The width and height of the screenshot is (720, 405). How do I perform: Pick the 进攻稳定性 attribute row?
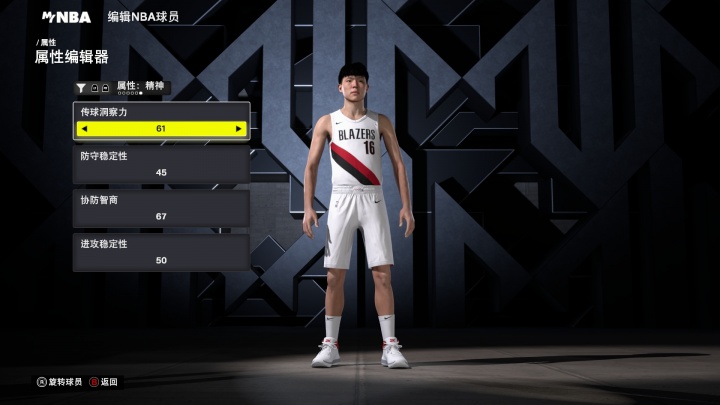pyautogui.click(x=161, y=252)
